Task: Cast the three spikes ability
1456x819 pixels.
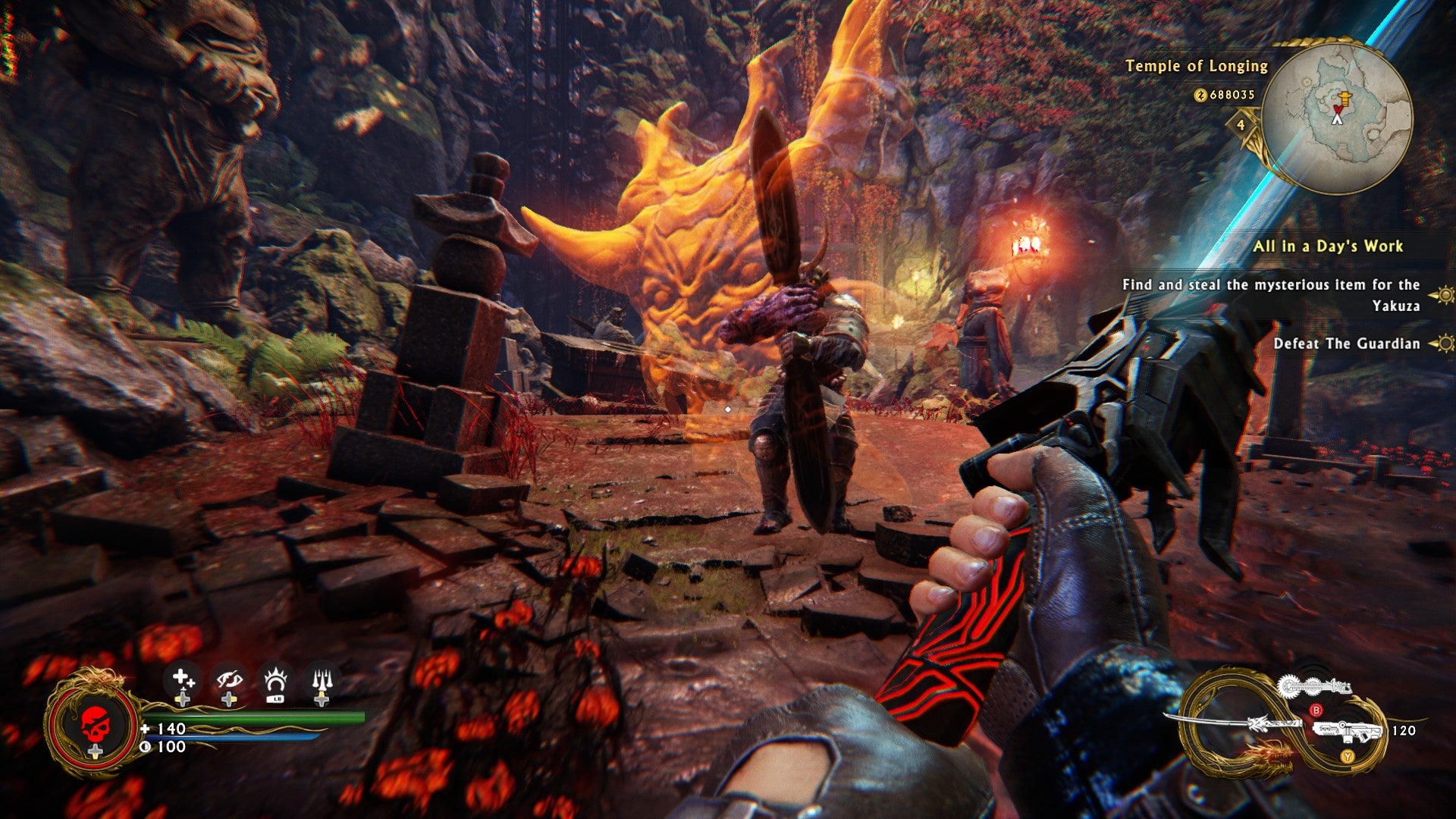Action: (x=322, y=681)
